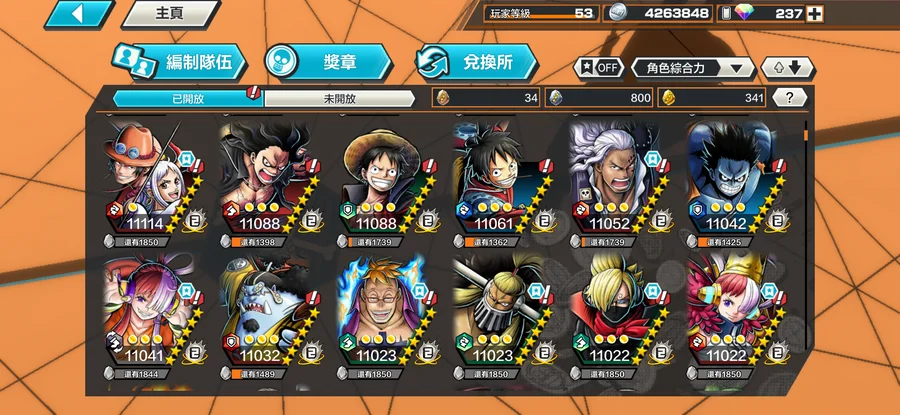Viewport: 900px width, 415px height.
Task: Open the 編制隊伍 team formation menu
Action: [178, 62]
